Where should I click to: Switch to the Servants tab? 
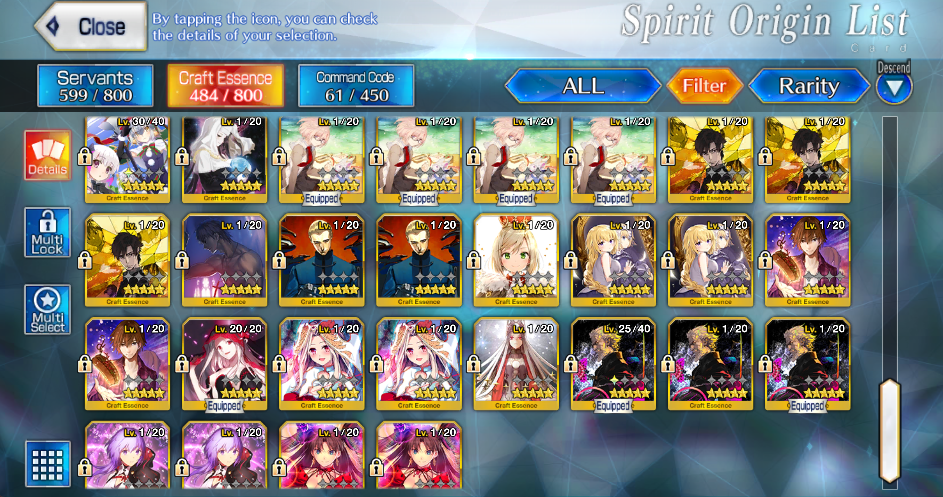click(x=95, y=86)
